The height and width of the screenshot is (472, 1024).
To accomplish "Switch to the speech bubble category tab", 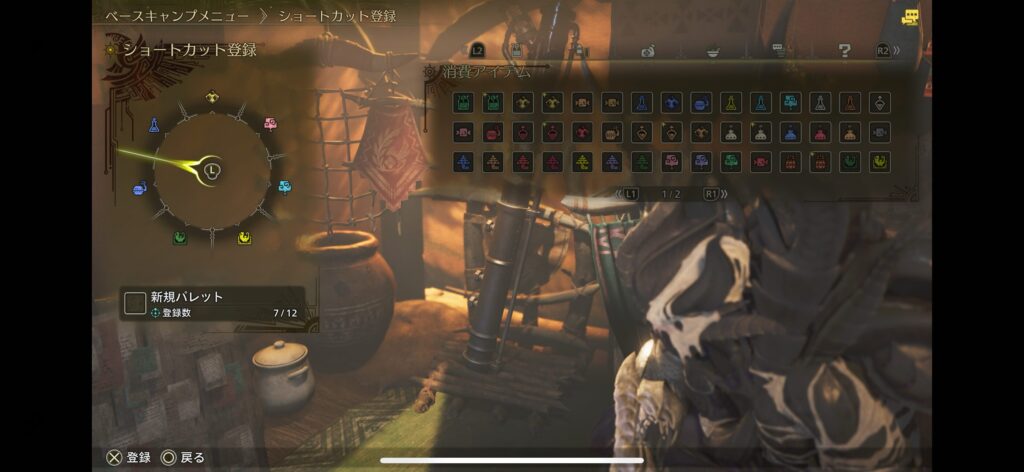I will pyautogui.click(x=778, y=50).
